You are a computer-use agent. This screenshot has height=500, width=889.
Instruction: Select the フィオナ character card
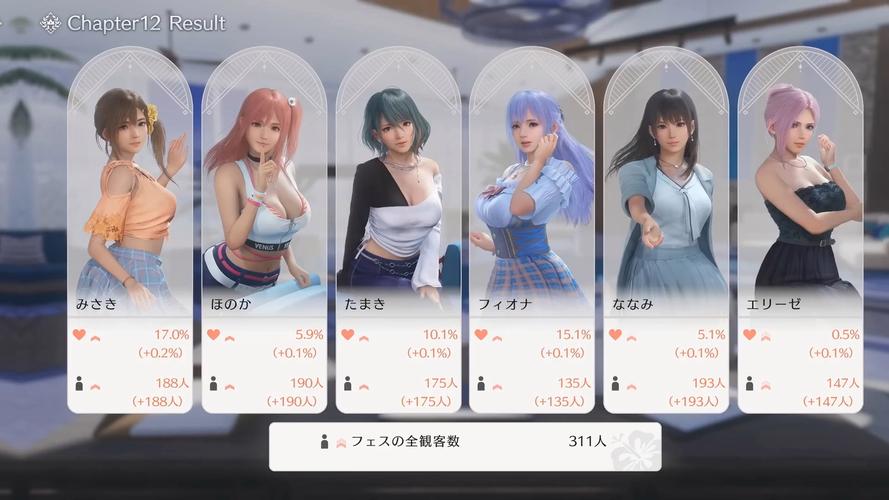click(x=532, y=230)
